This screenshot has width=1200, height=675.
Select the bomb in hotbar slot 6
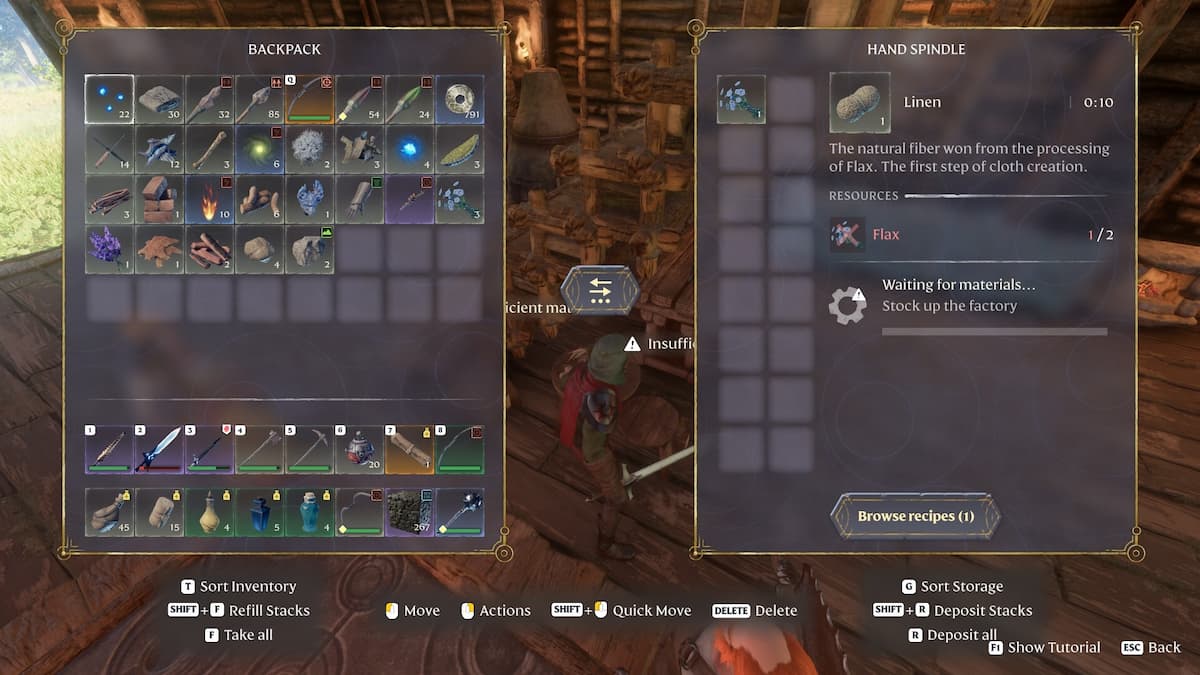(360, 449)
